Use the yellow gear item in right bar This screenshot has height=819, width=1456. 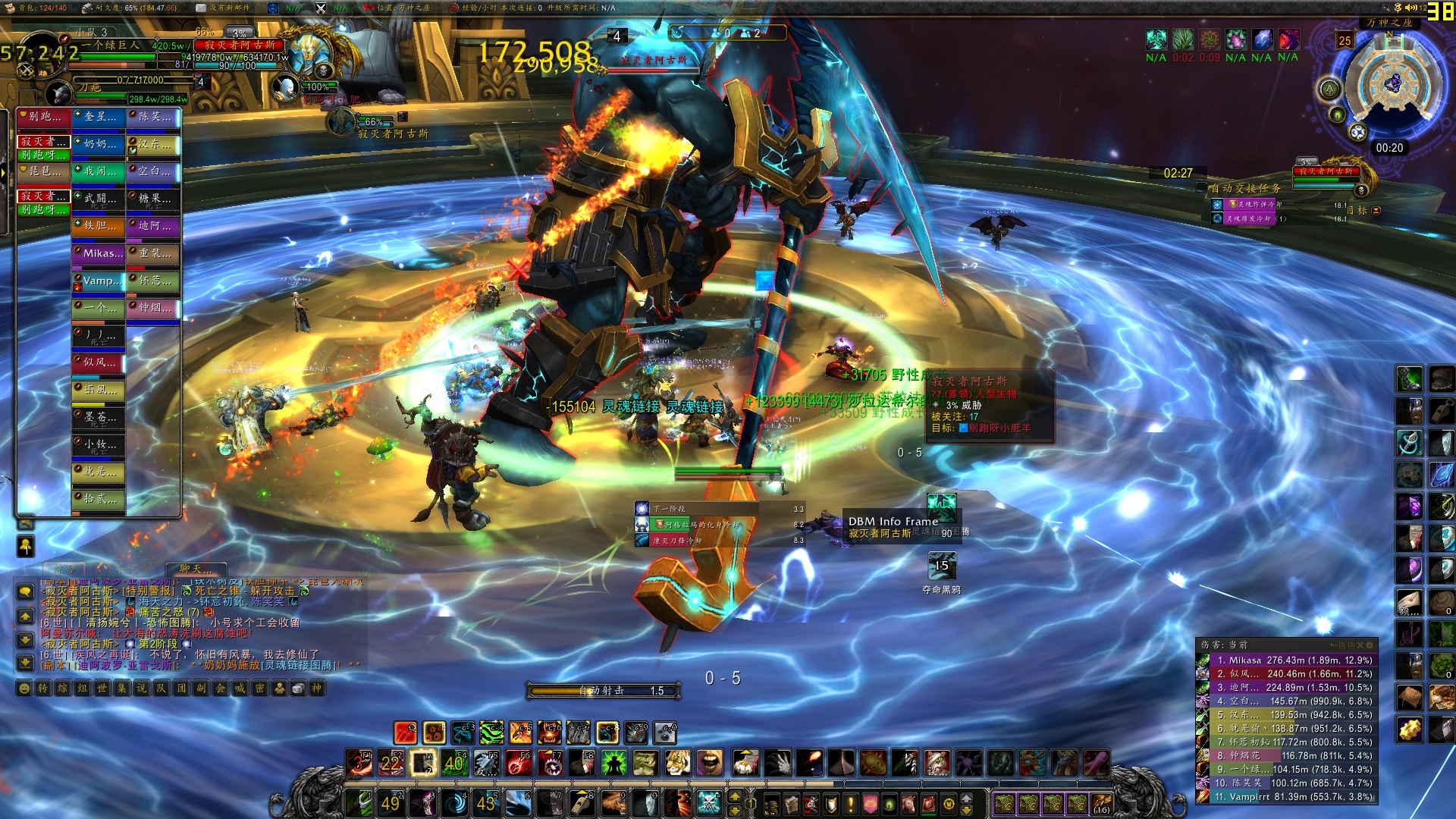1410,730
